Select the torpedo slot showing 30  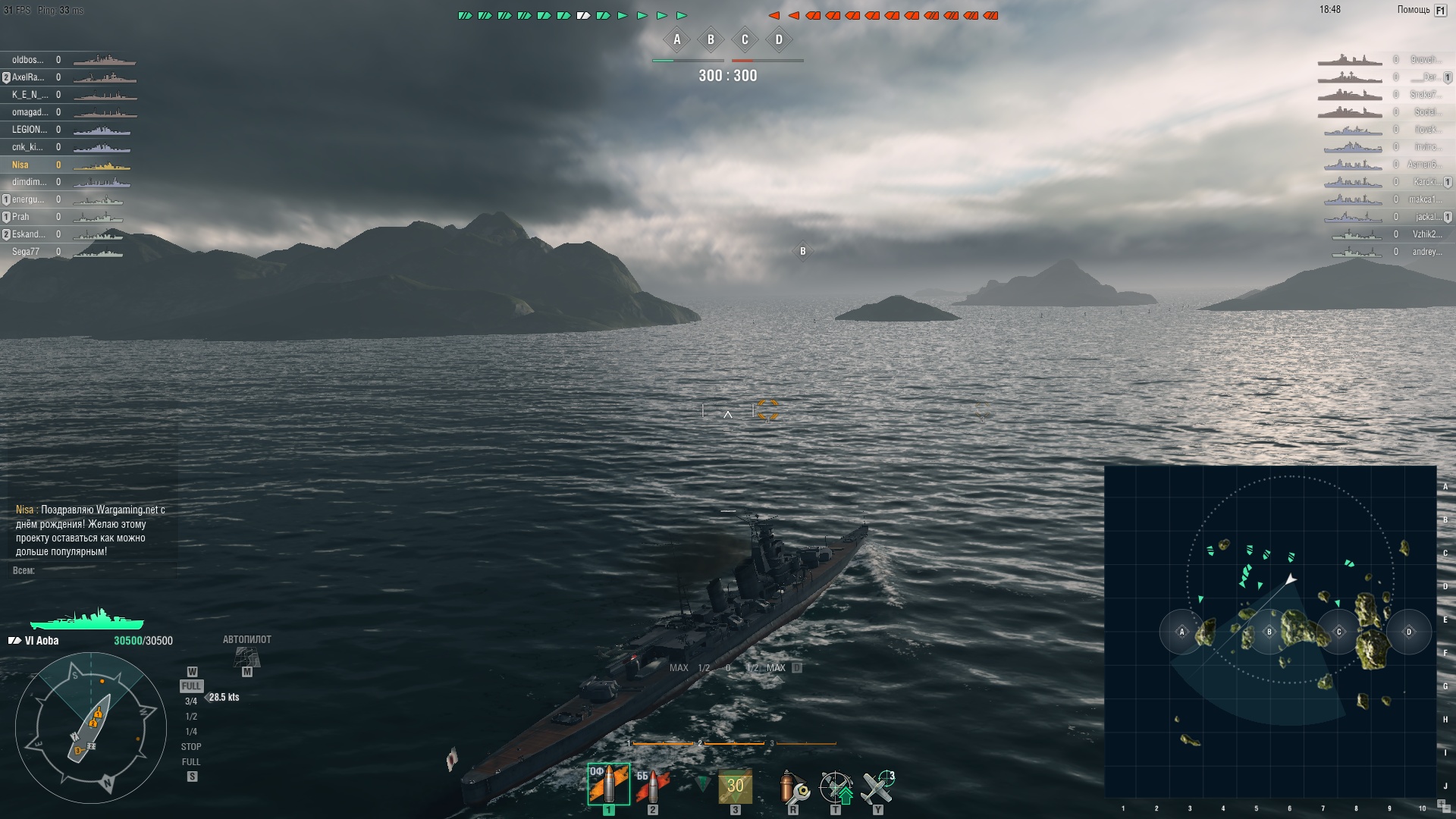point(735,786)
